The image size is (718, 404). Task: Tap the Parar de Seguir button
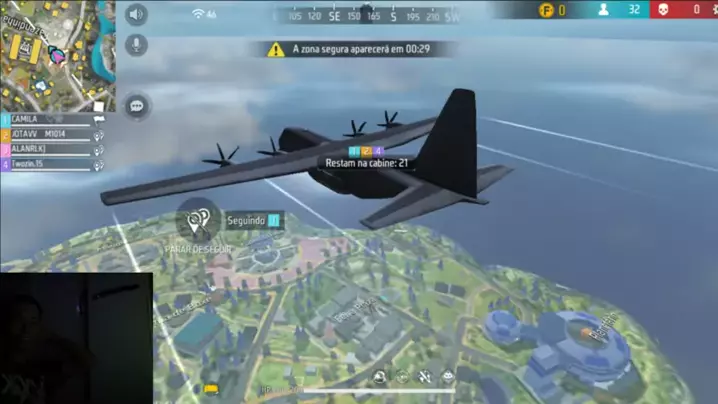point(198,221)
